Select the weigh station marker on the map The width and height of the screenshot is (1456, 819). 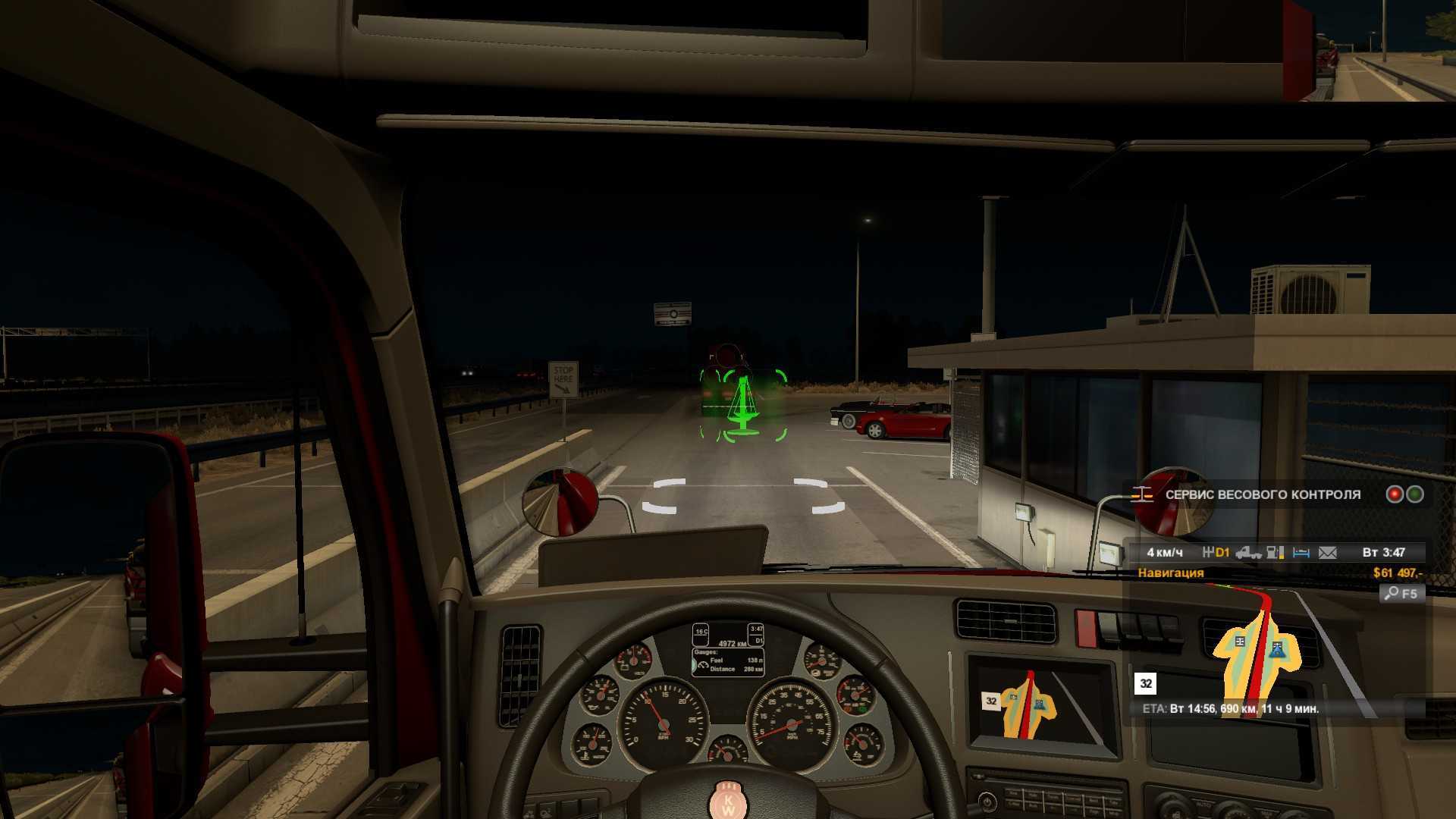[x=1240, y=642]
